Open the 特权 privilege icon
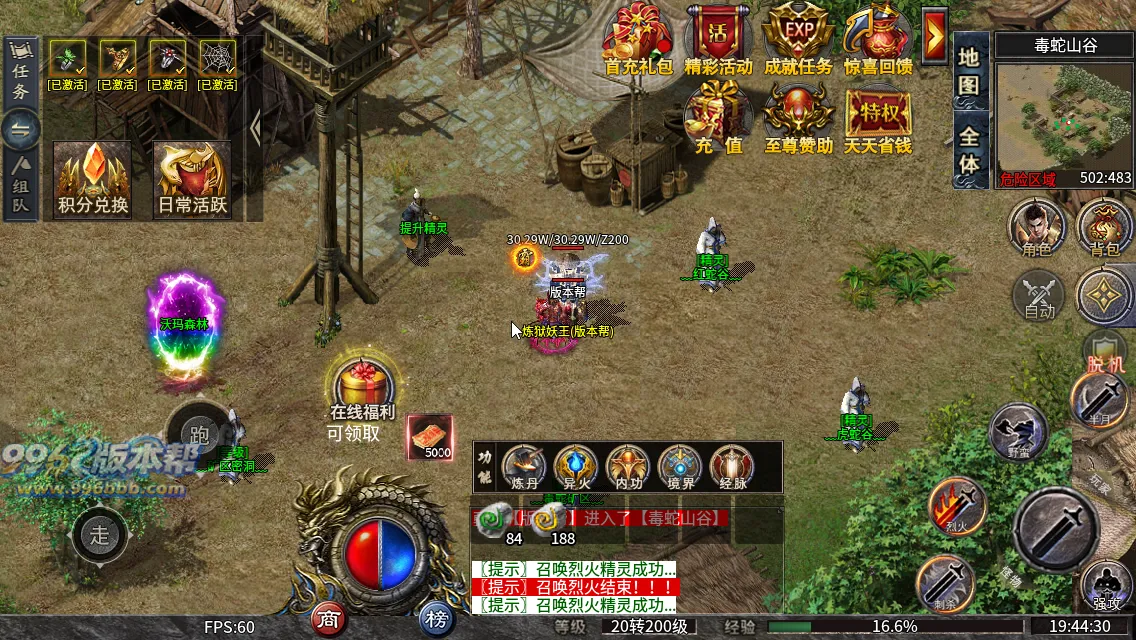This screenshot has width=1136, height=640. point(877,115)
